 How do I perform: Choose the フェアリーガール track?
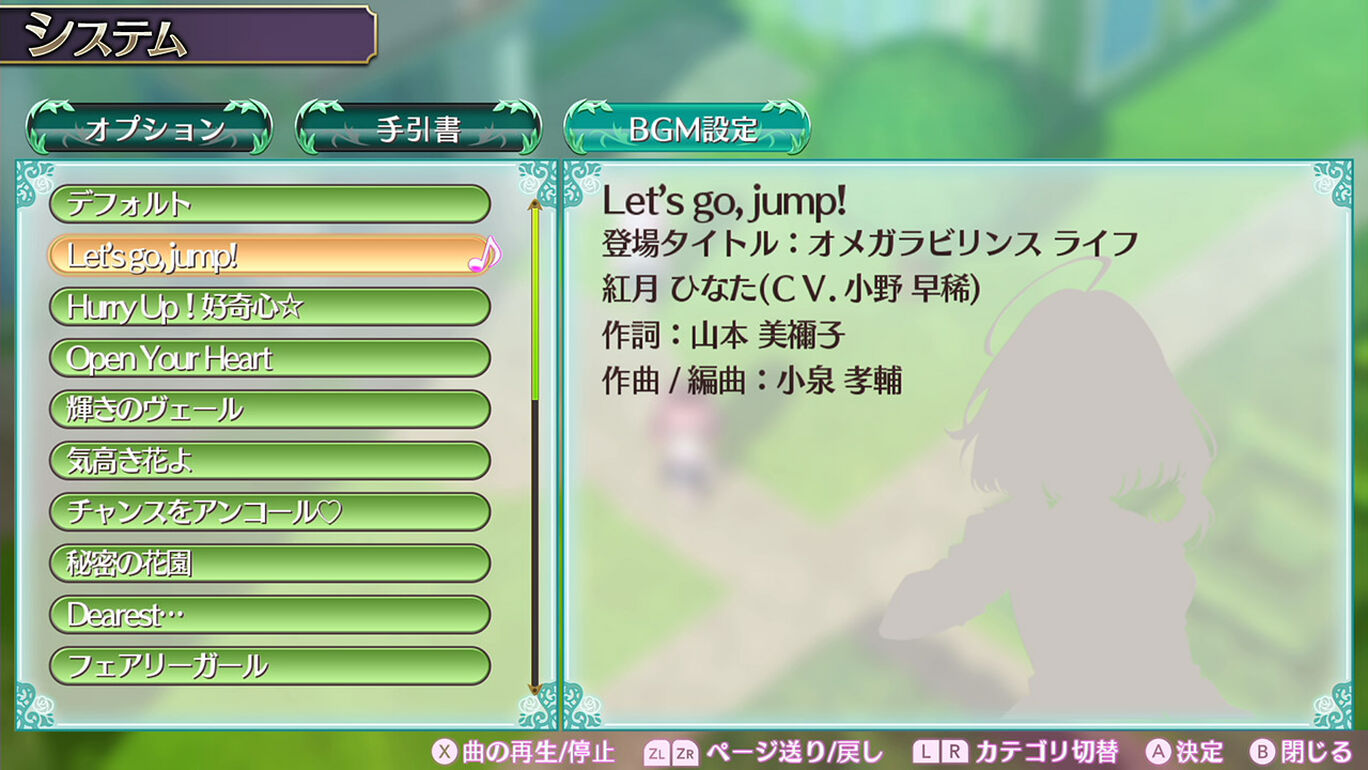pos(269,666)
